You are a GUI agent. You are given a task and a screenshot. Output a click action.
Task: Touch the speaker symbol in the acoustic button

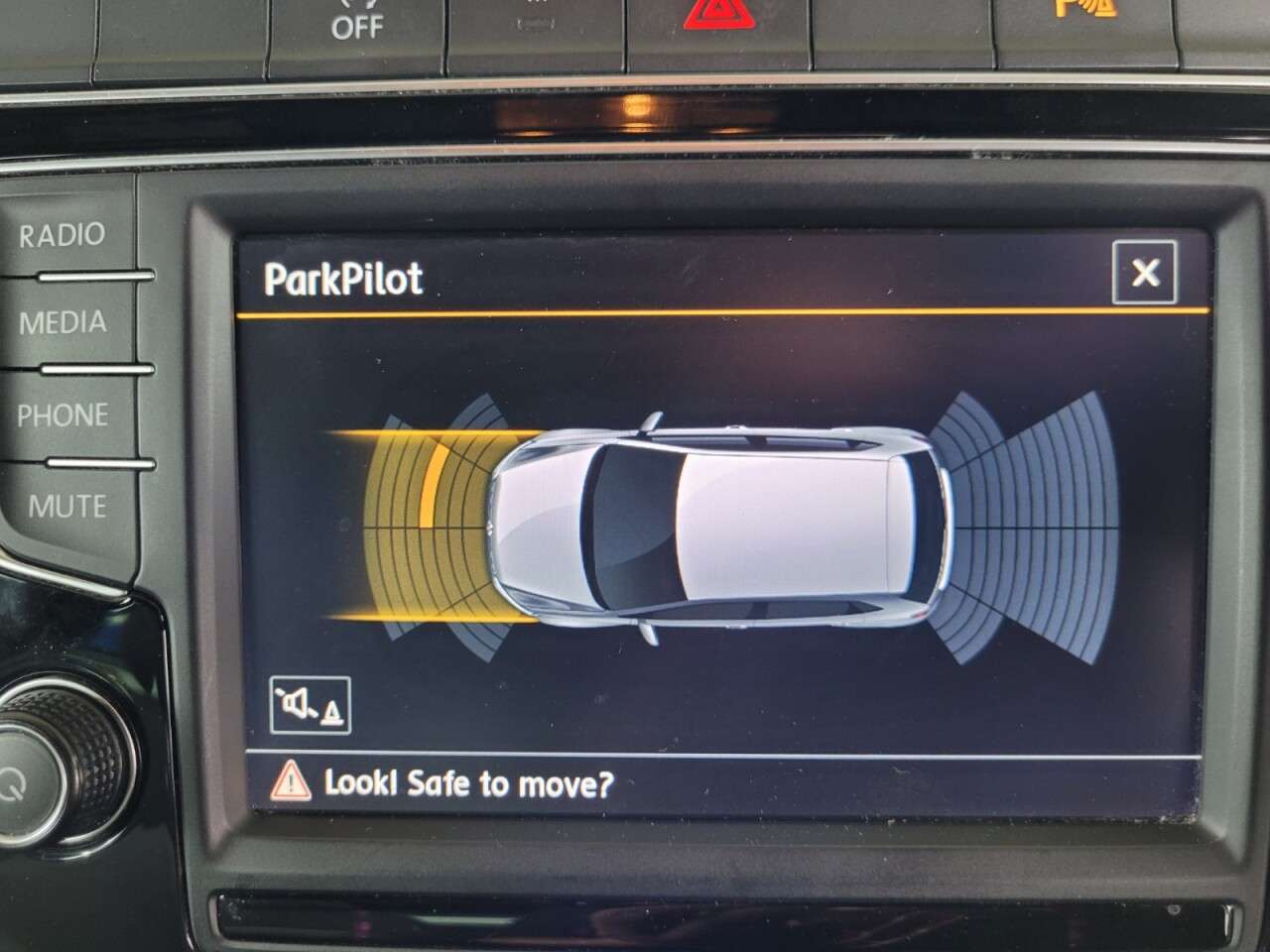(296, 702)
